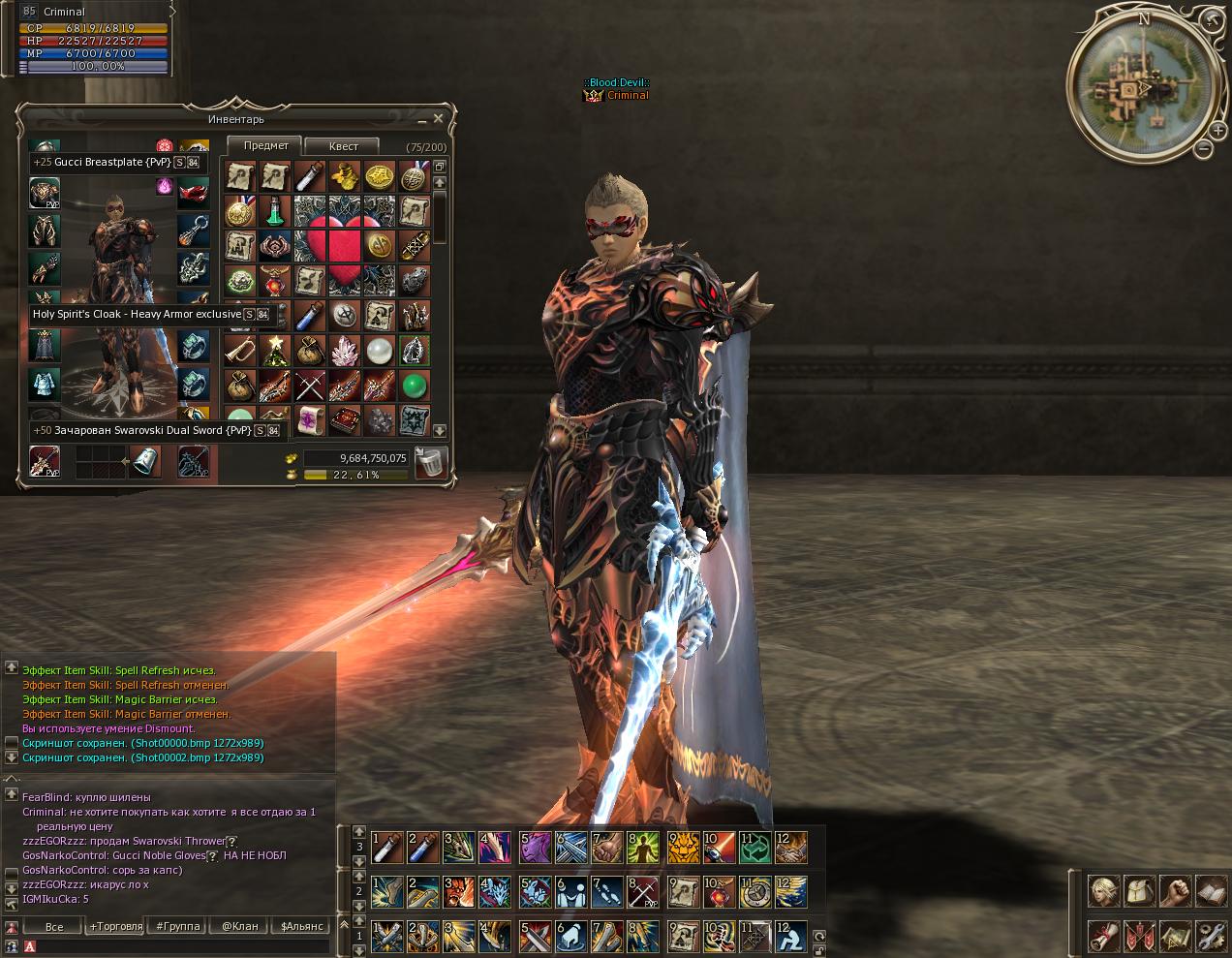Select the Christmas tree item in inventory

[x=276, y=350]
